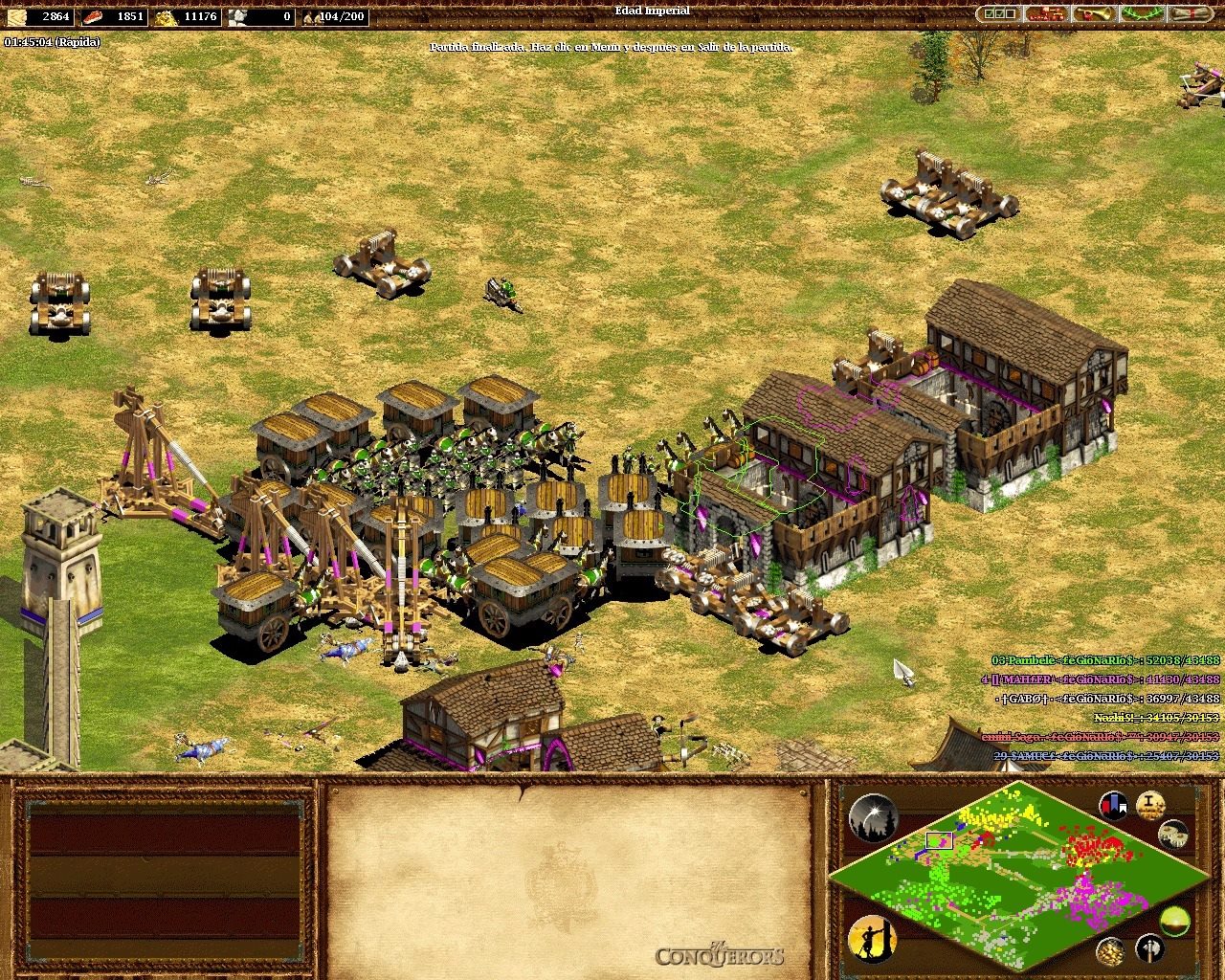The height and width of the screenshot is (980, 1225).
Task: Click the twin helmets round button
Action: click(1172, 834)
